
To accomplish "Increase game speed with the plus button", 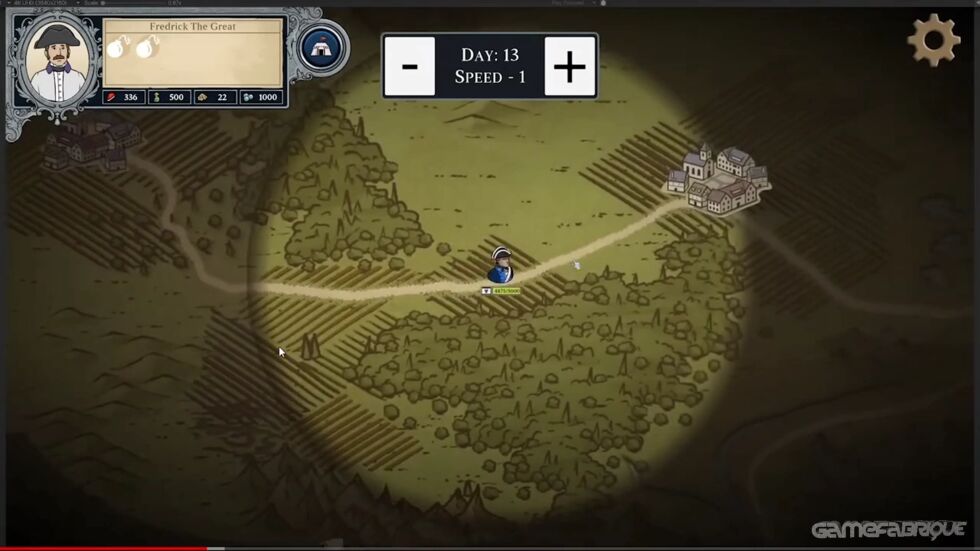I will [x=569, y=66].
